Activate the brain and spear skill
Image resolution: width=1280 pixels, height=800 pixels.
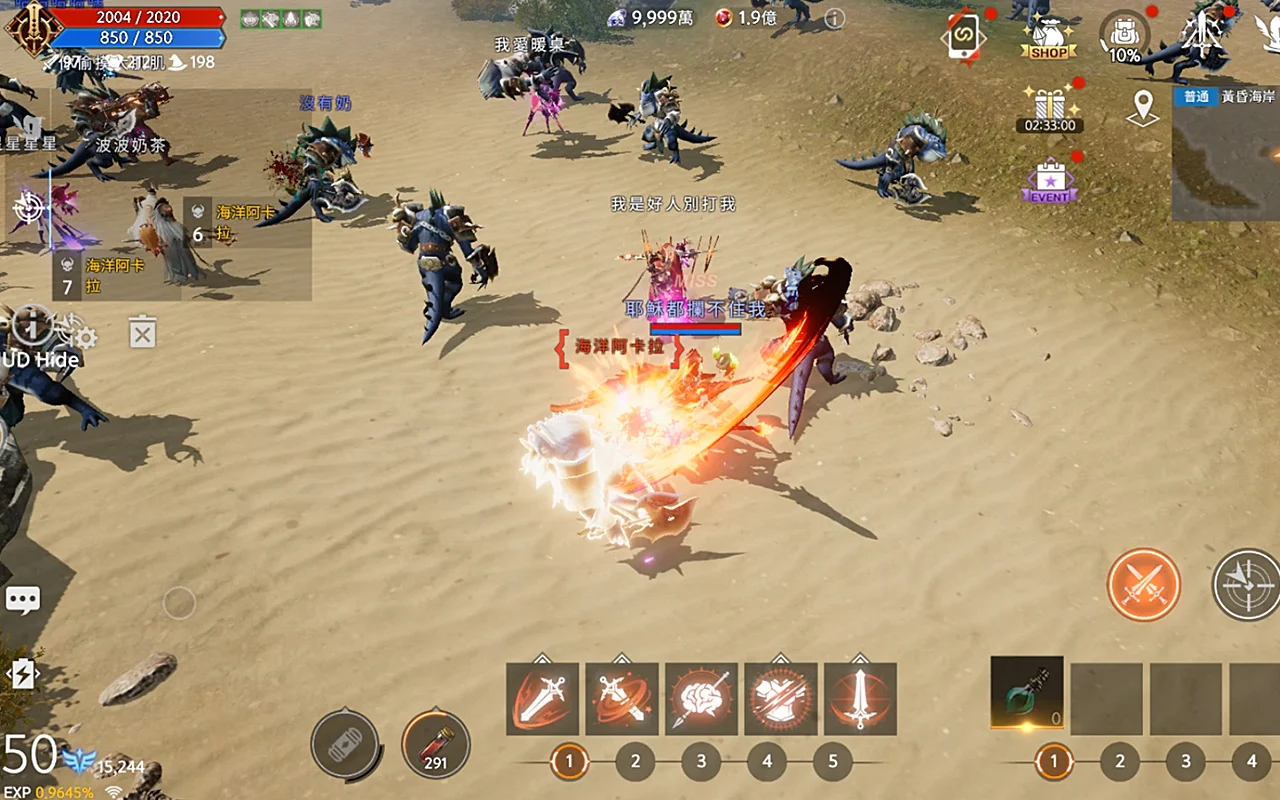coord(701,699)
